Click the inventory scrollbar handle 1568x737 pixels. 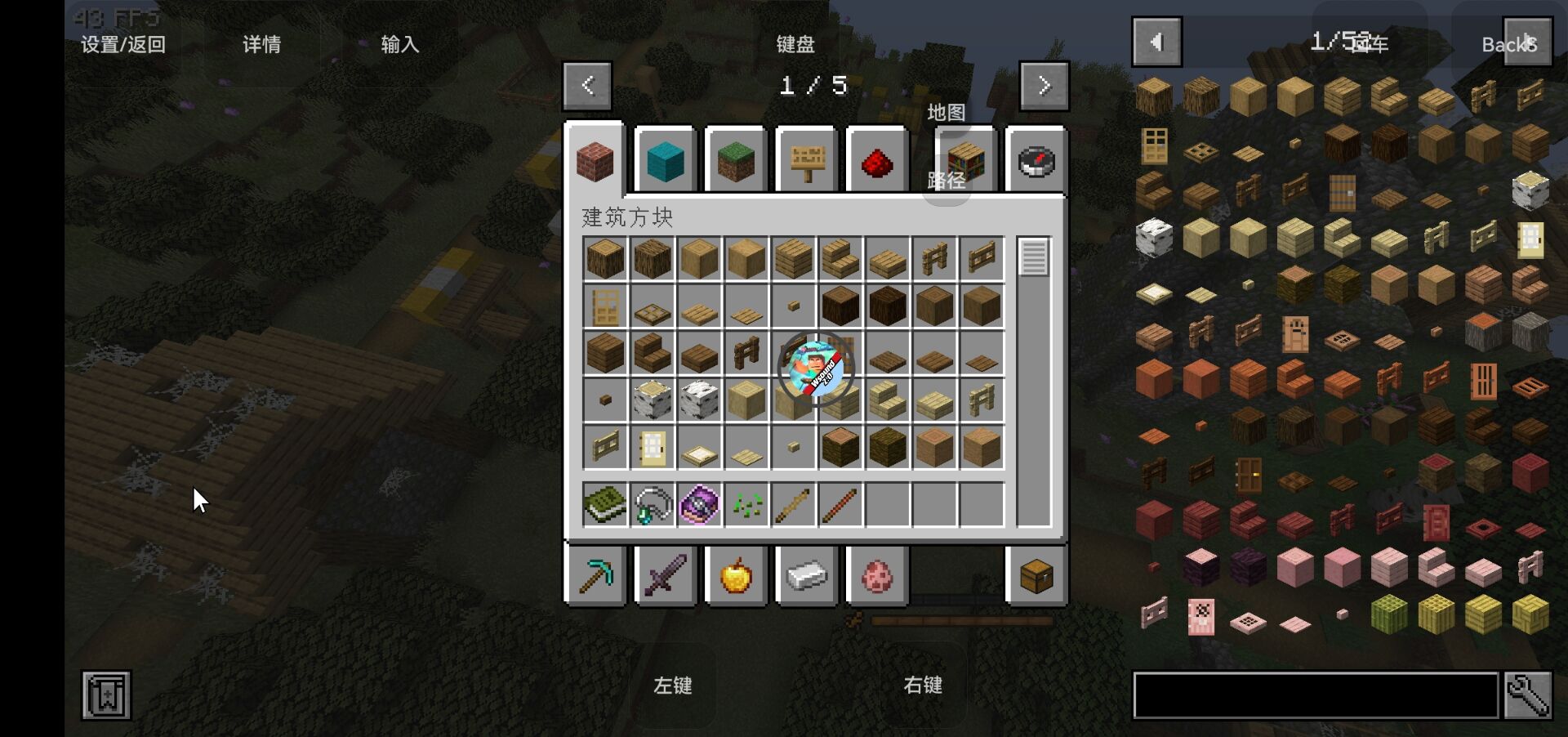point(1035,257)
